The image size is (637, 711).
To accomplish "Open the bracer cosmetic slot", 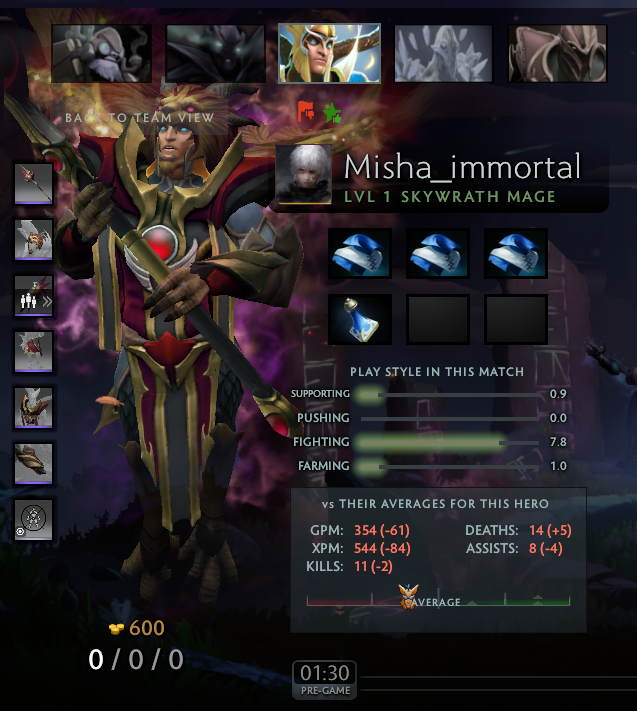I will coord(33,464).
